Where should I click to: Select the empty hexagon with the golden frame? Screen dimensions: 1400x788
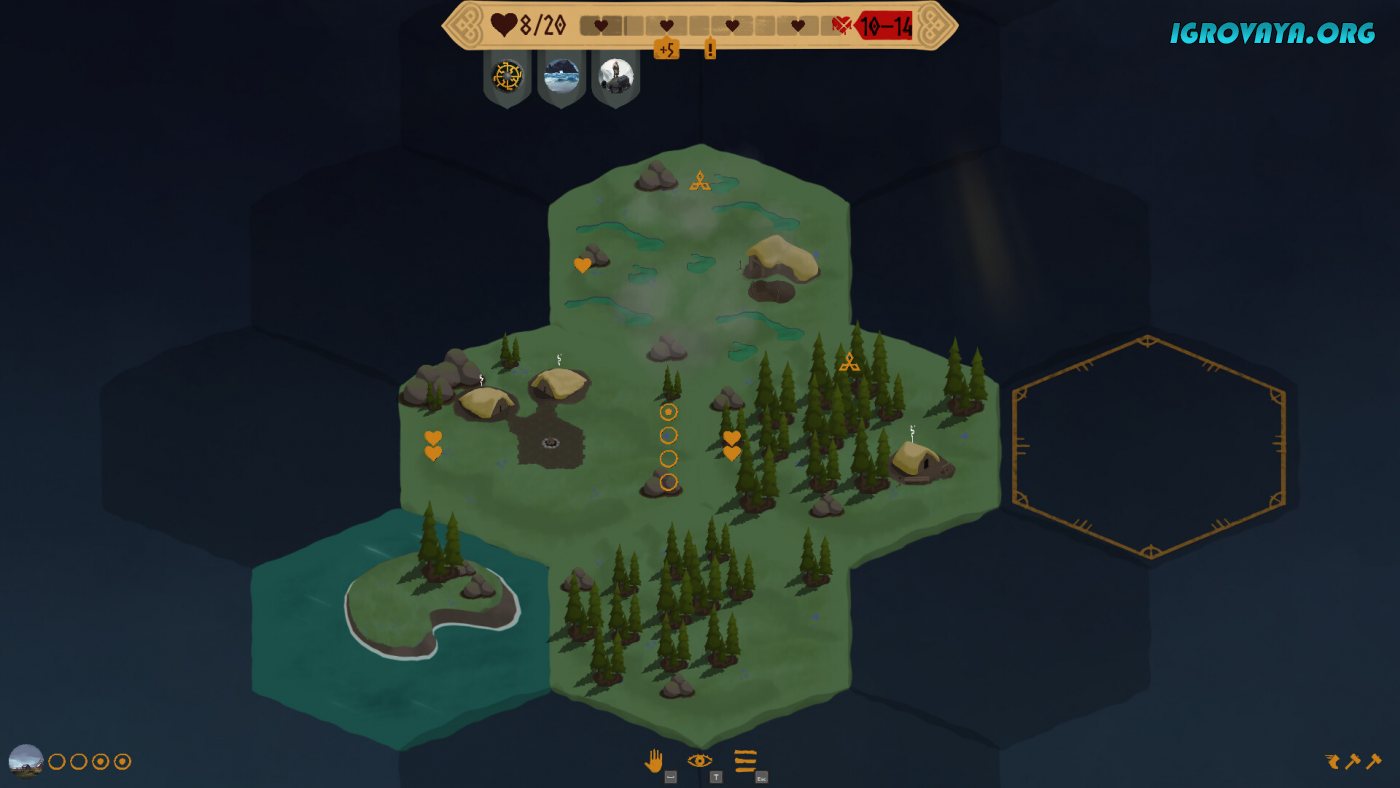(1148, 446)
